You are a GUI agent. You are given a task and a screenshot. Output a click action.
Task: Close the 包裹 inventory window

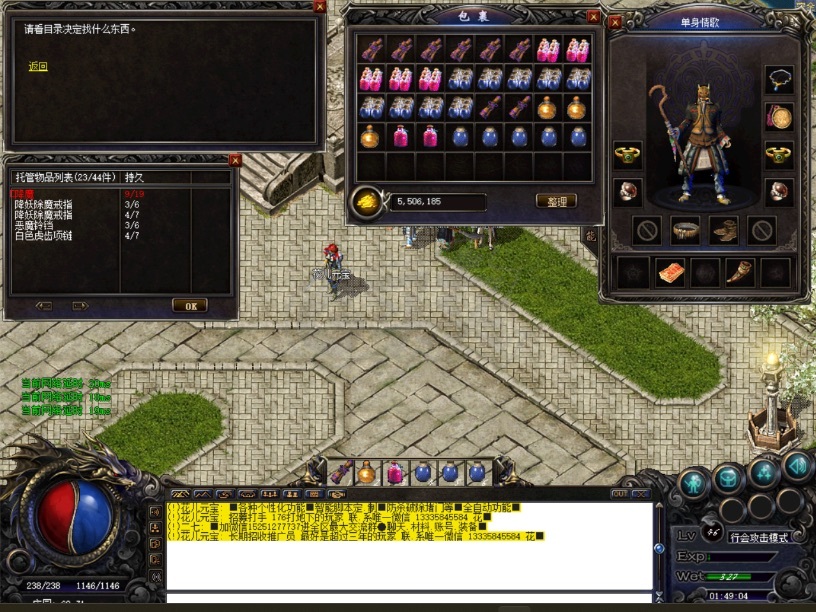pyautogui.click(x=594, y=17)
